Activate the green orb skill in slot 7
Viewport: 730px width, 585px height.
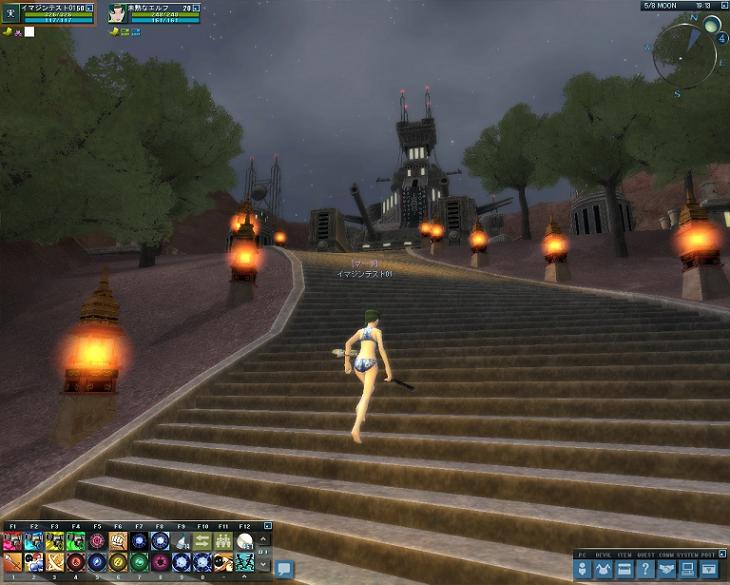(139, 562)
